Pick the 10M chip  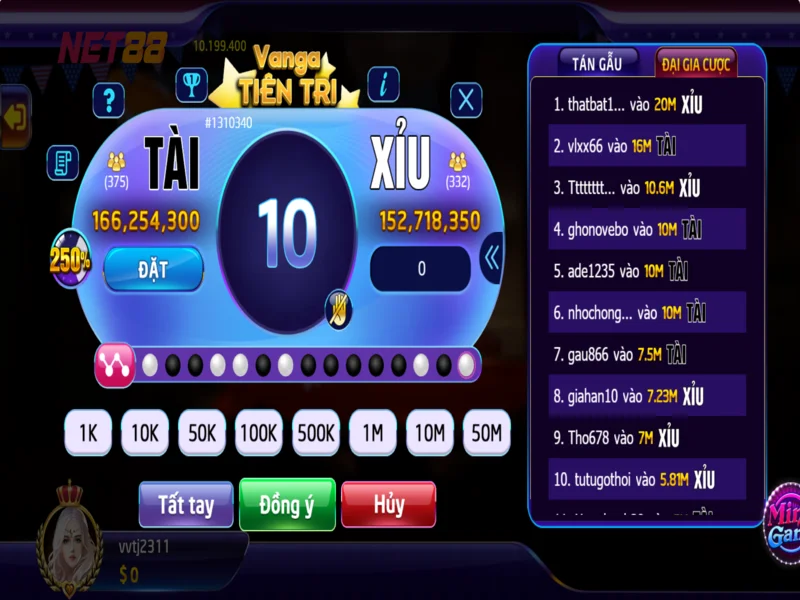430,434
